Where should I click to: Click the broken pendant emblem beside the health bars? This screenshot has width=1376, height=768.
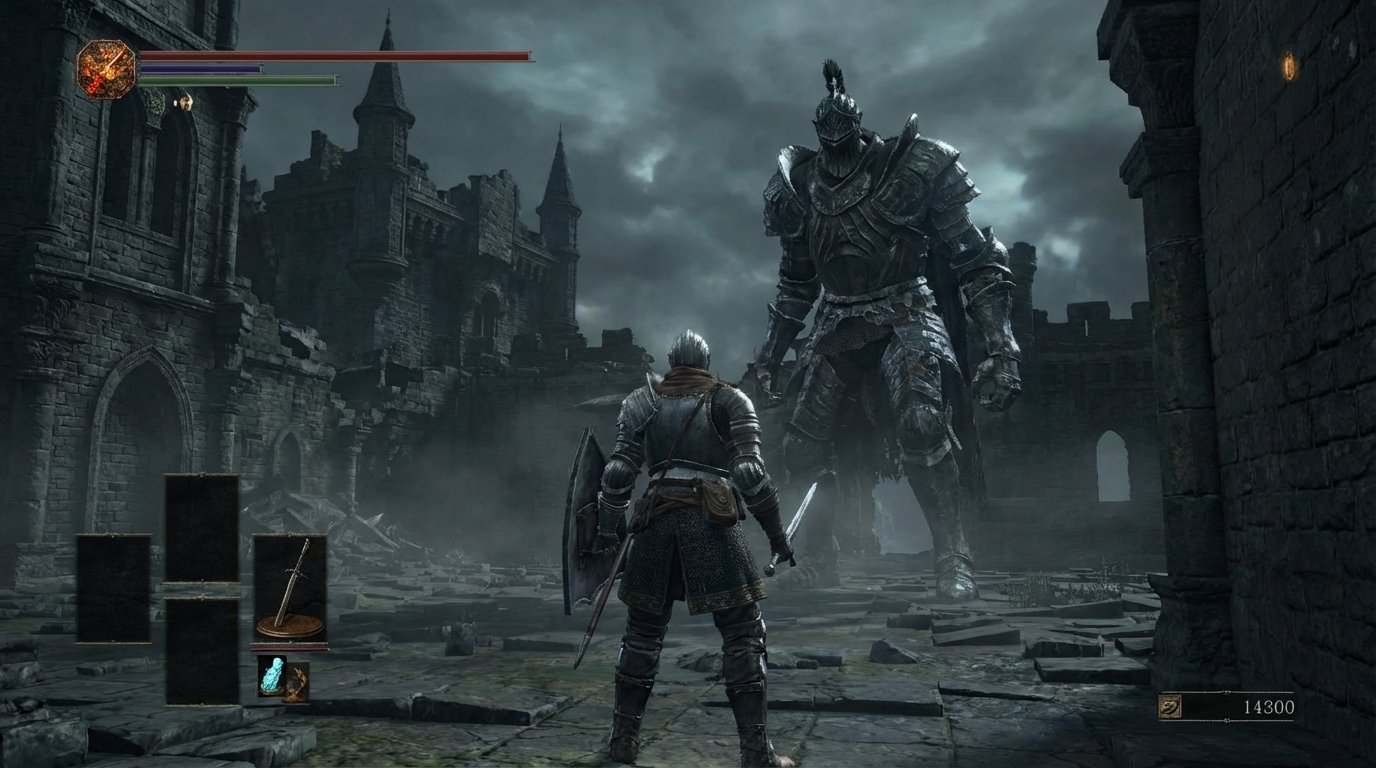coord(107,69)
